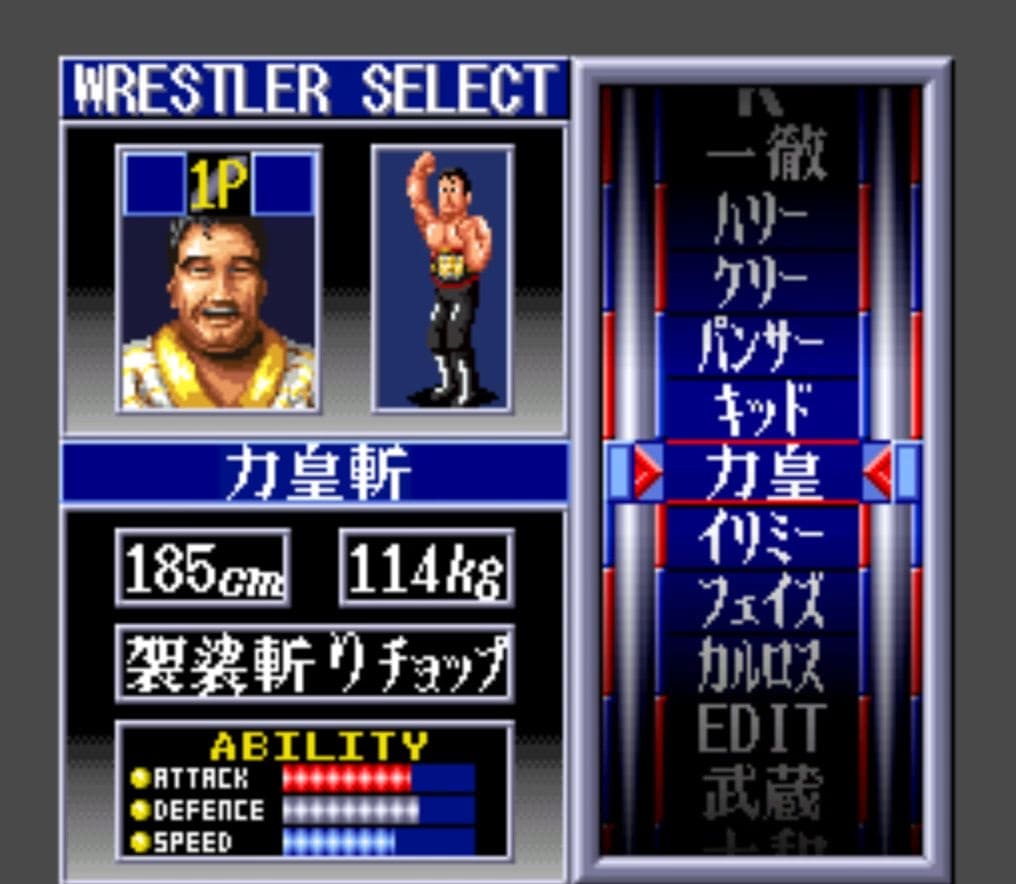
Task: Open the EDIT wrestler entry
Action: (762, 727)
